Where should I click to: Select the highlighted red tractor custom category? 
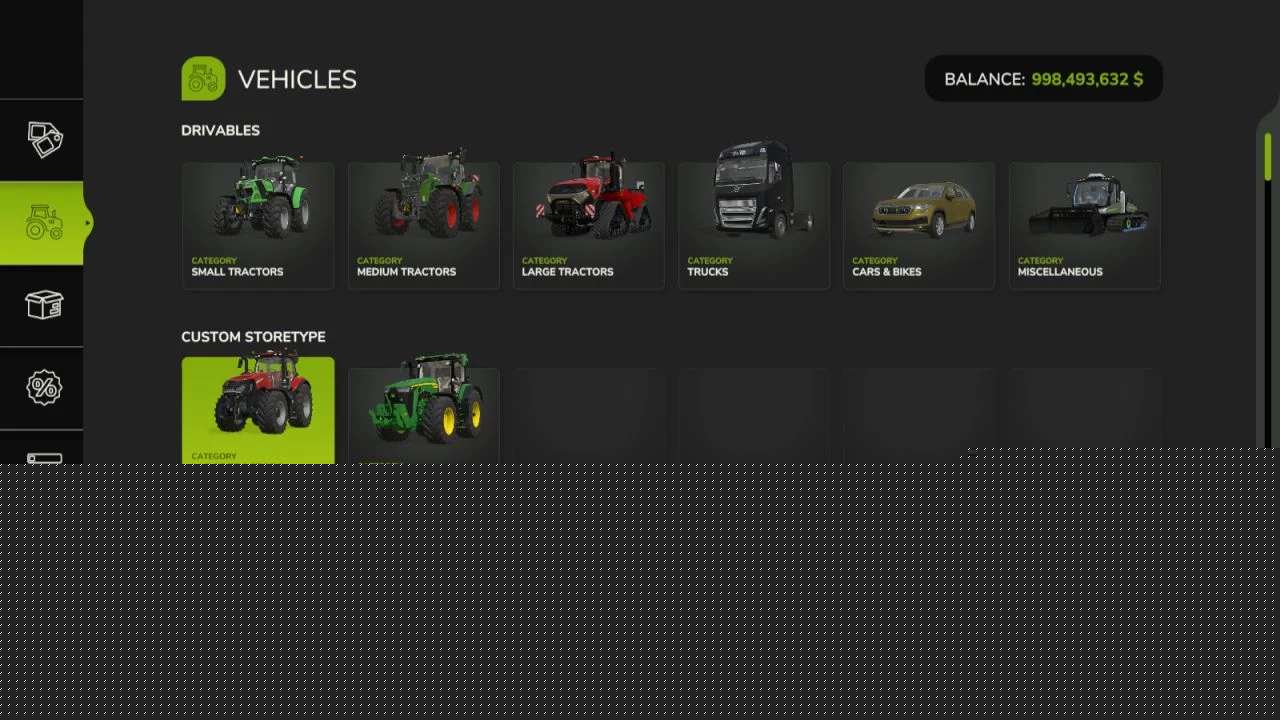pyautogui.click(x=258, y=410)
